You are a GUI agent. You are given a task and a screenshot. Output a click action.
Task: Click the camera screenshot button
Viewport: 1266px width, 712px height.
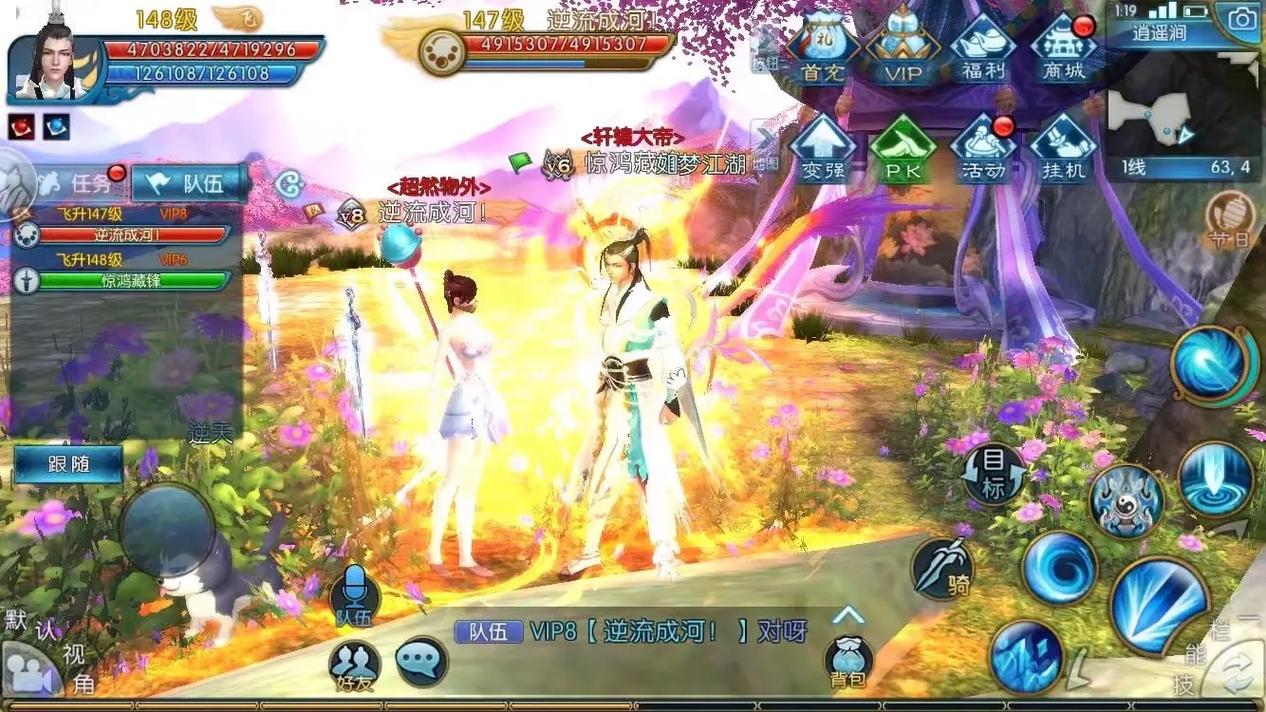1241,20
